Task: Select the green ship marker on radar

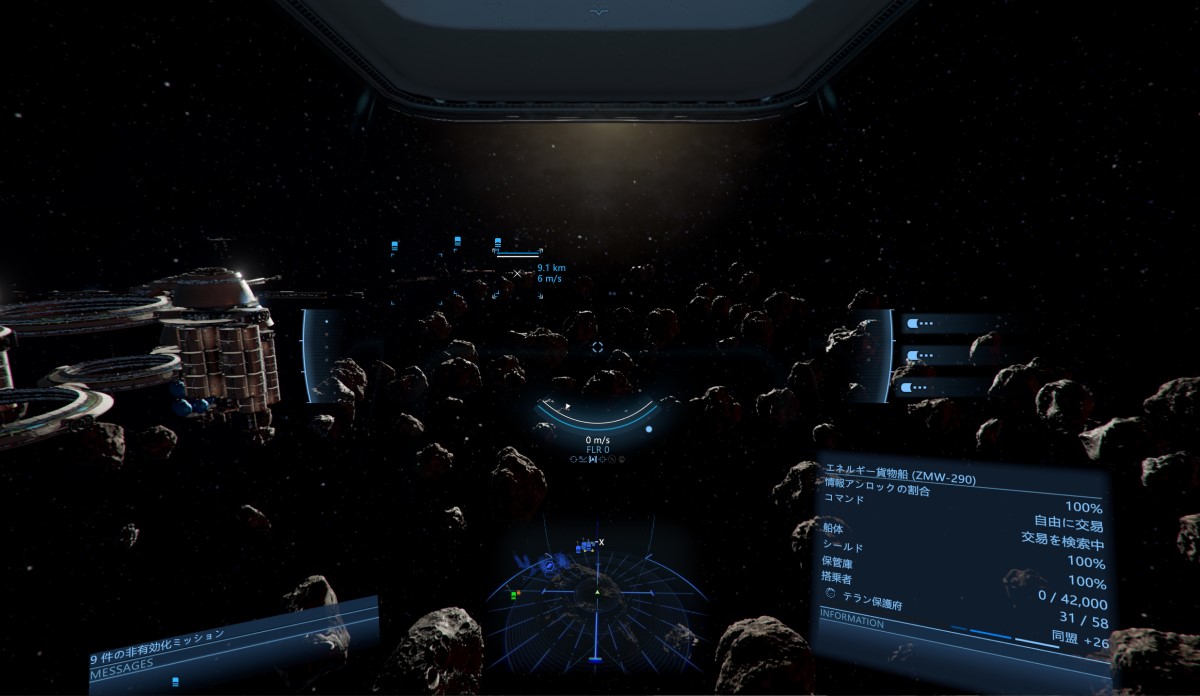Action: tap(513, 595)
